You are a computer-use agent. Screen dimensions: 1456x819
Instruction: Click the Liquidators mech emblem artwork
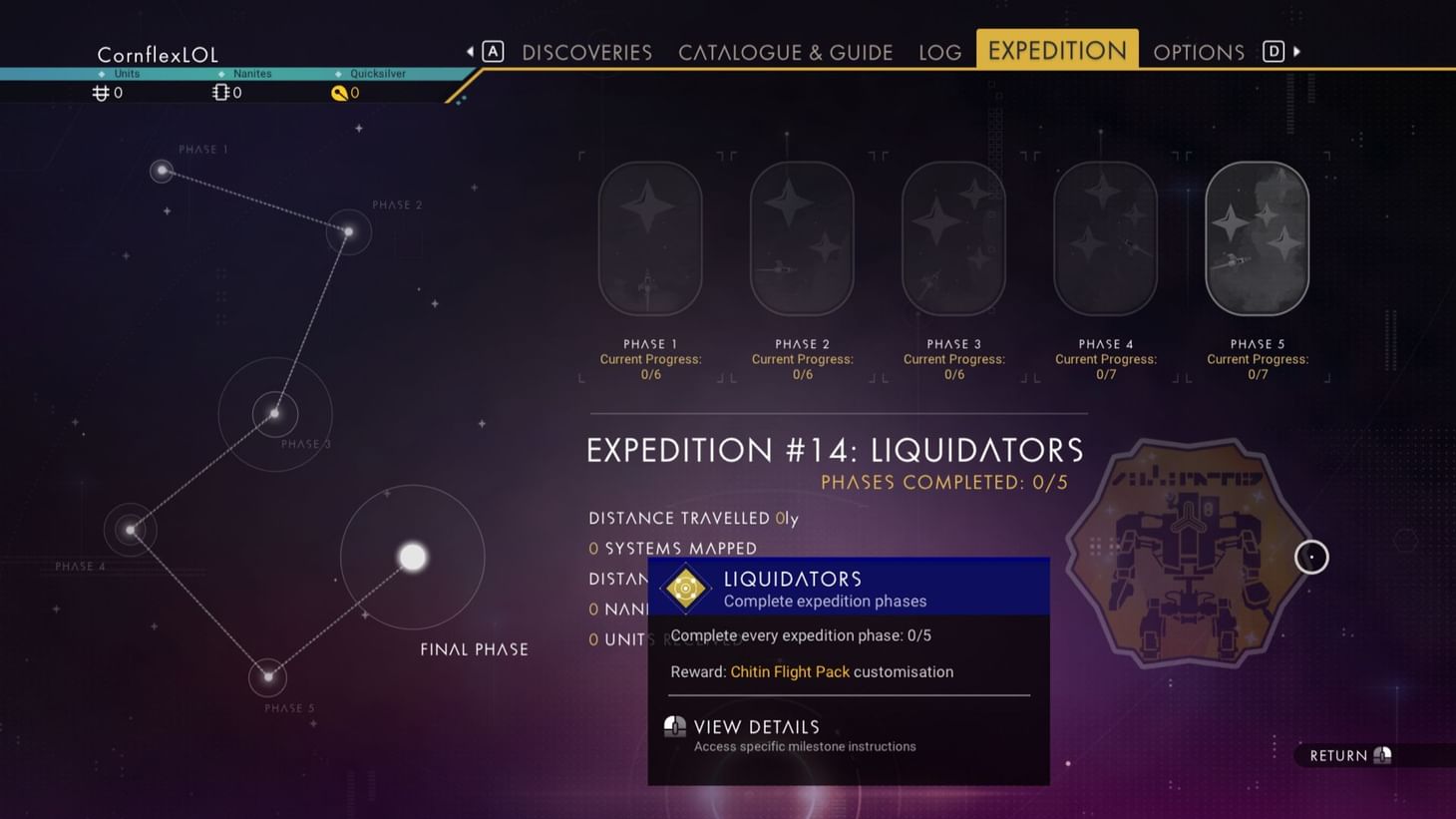click(x=1182, y=556)
